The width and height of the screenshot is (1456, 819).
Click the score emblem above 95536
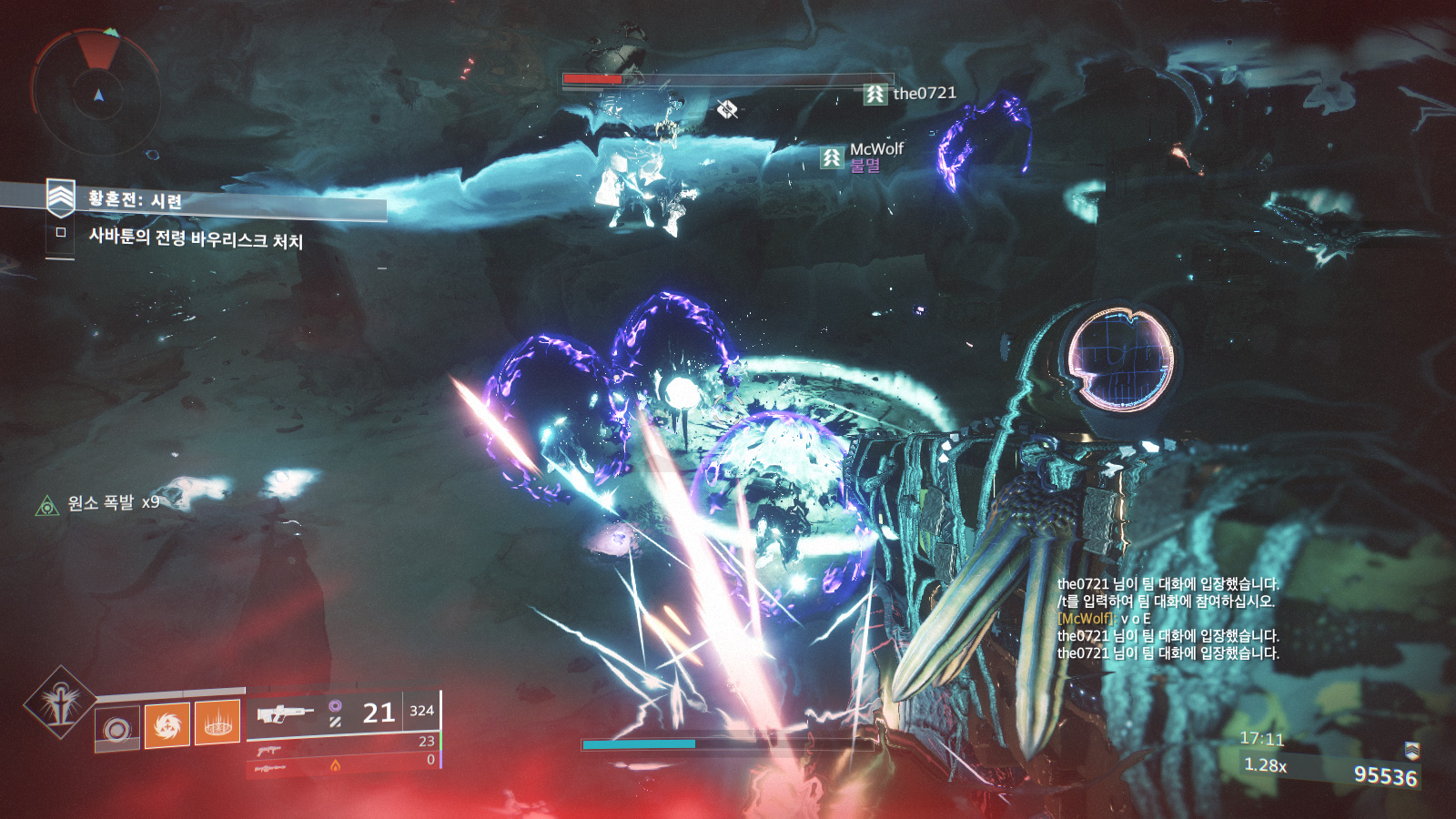pos(1411,750)
